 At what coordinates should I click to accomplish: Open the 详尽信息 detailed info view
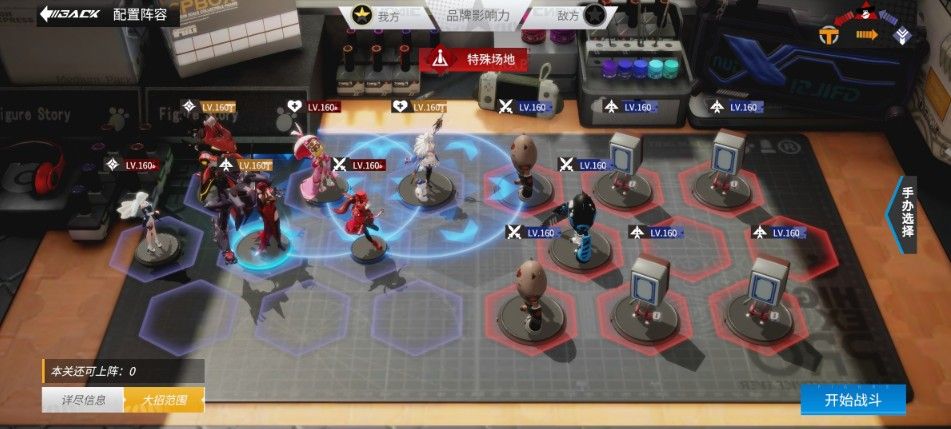click(x=82, y=400)
